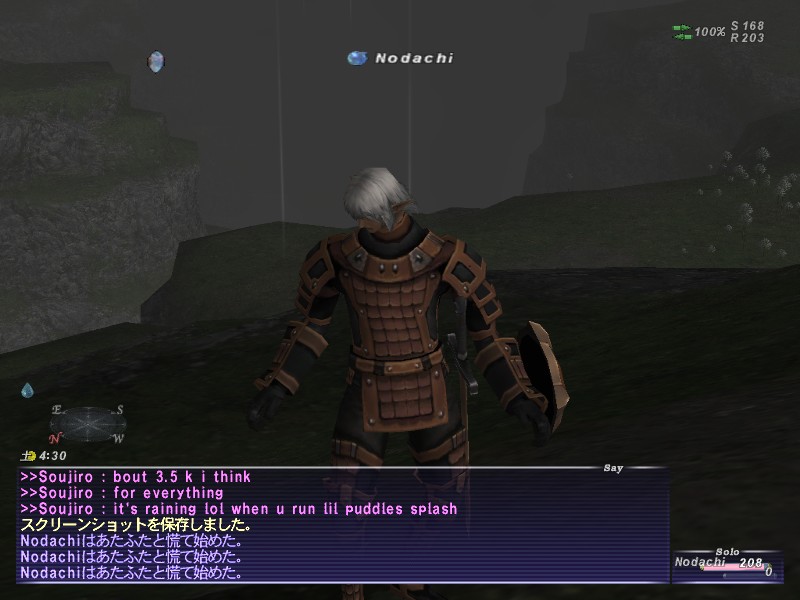
Task: Click the rain weather droplet icon
Action: coord(28,390)
